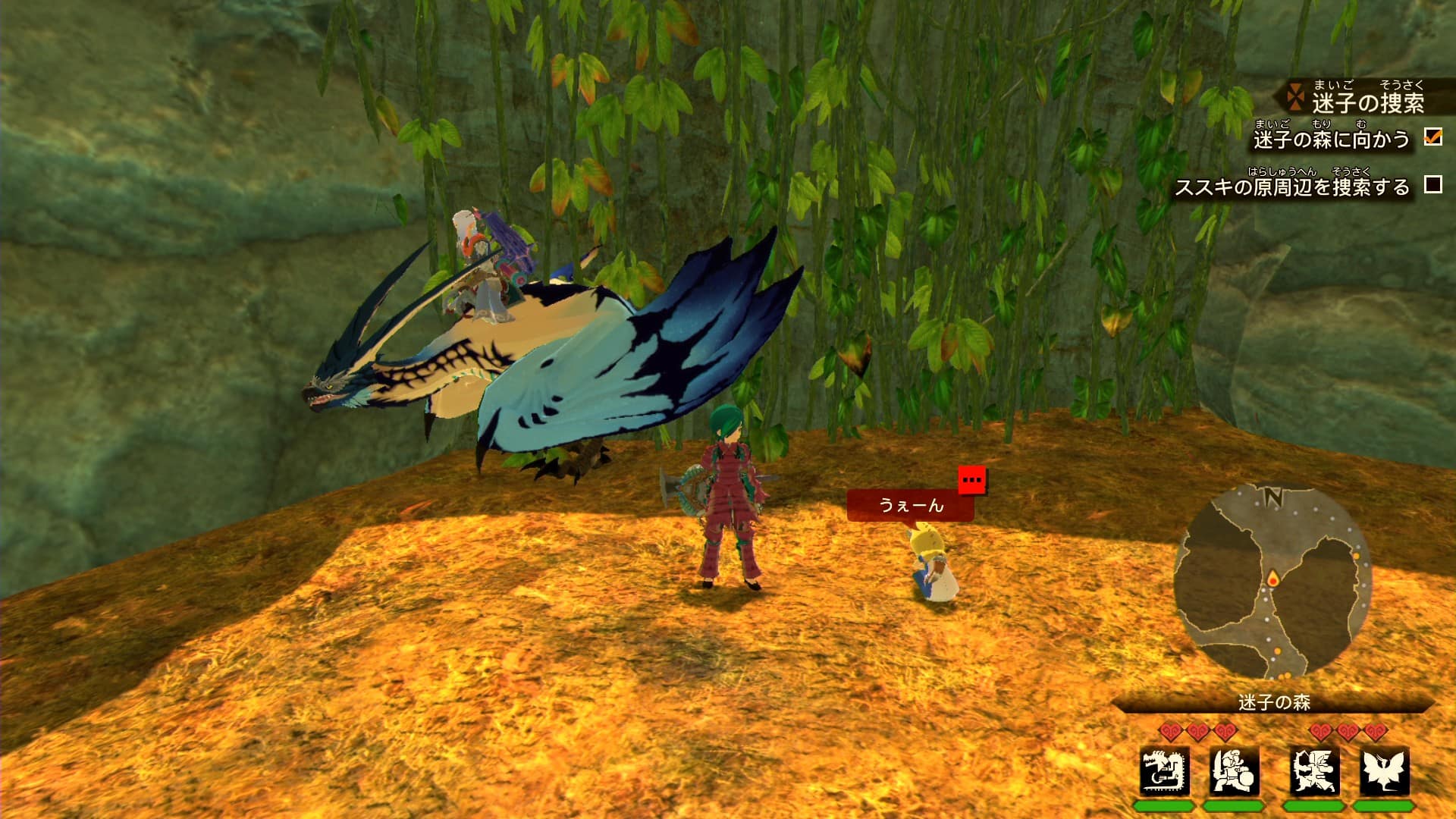Image resolution: width=1456 pixels, height=819 pixels.
Task: Select the ススキの原周辺を捜索する objective
Action: click(1291, 187)
